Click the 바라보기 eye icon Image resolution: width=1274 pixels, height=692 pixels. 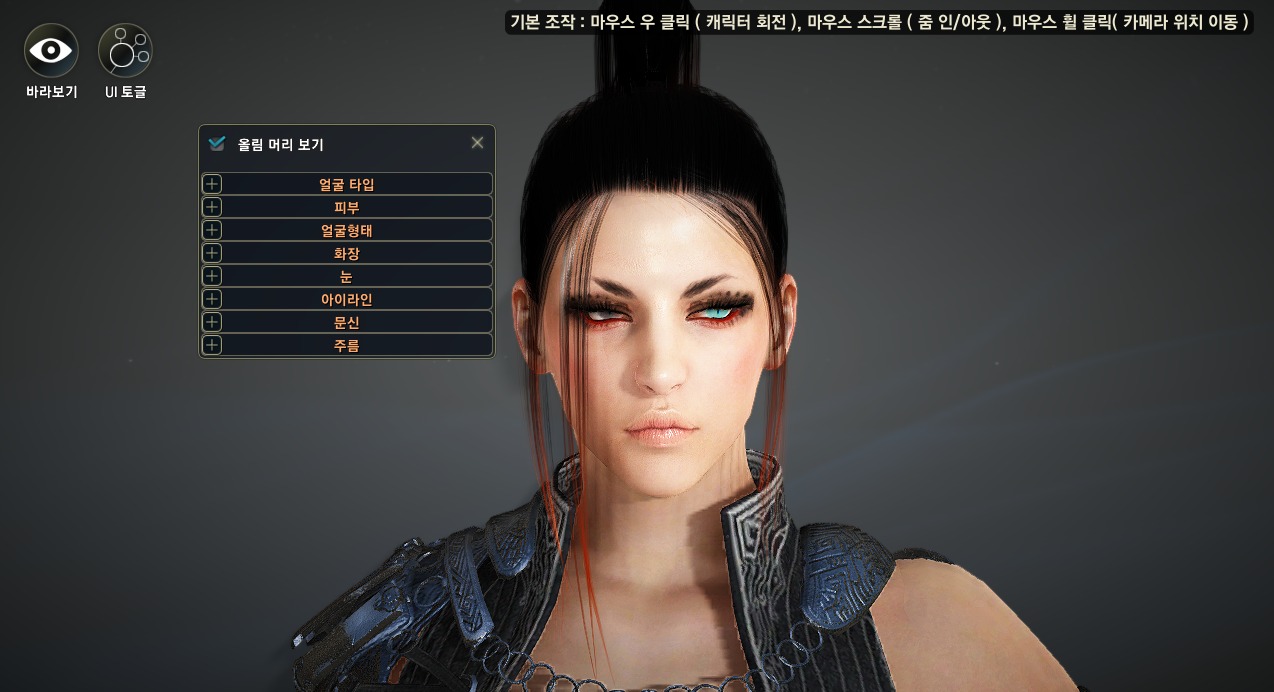[51, 50]
